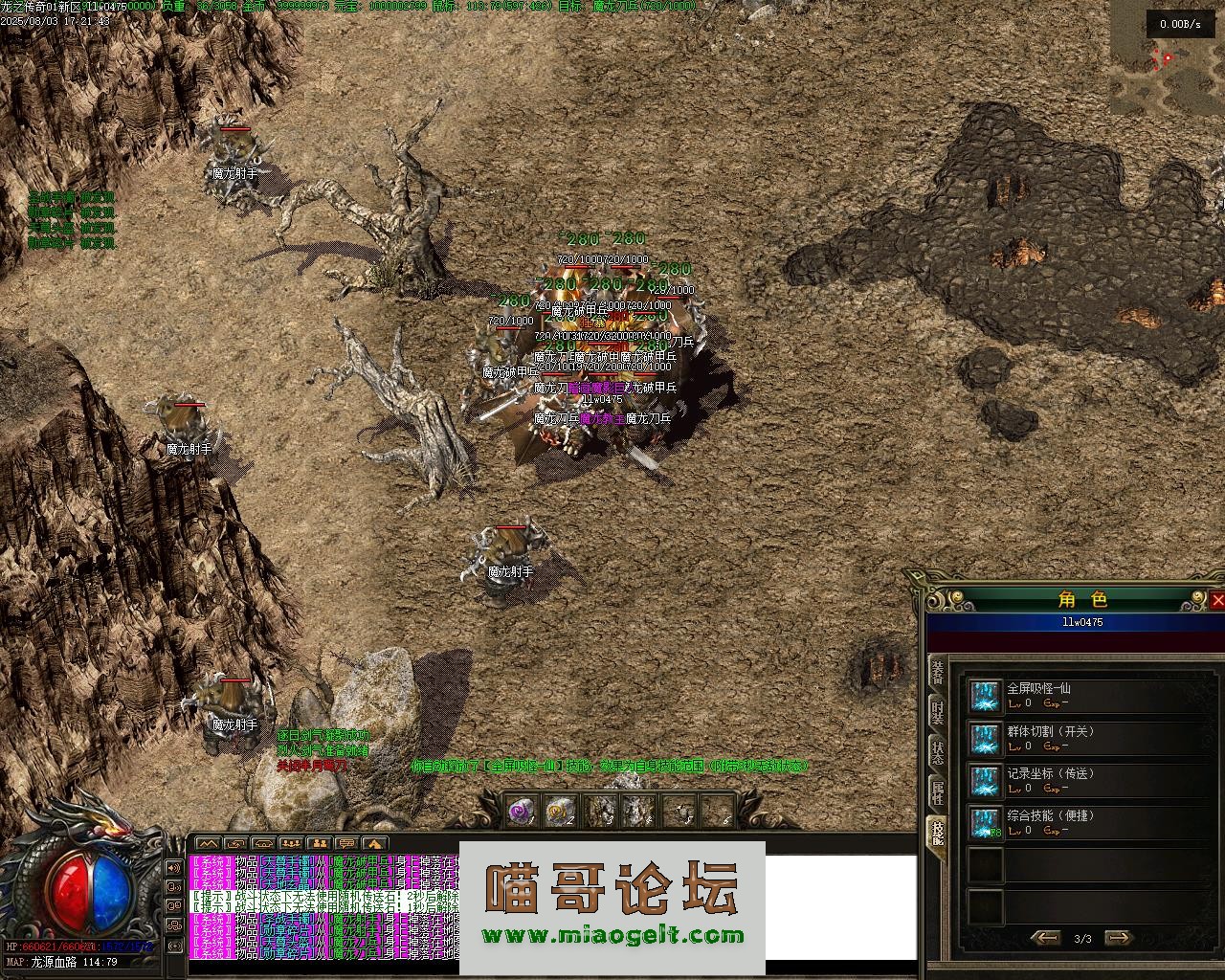Go to the next skill page
This screenshot has width=1225, height=980.
pos(1118,938)
